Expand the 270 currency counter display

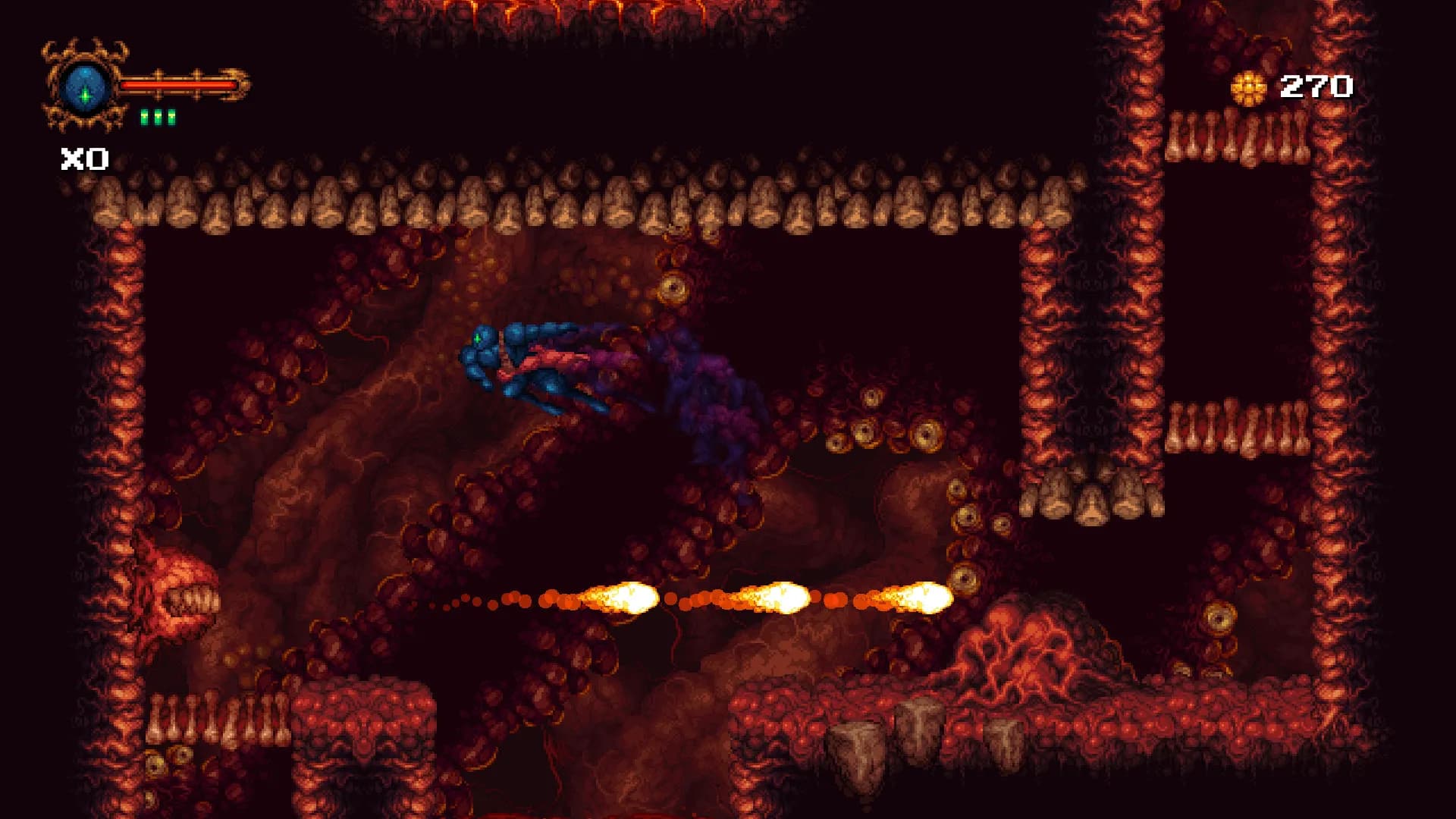coord(1316,86)
